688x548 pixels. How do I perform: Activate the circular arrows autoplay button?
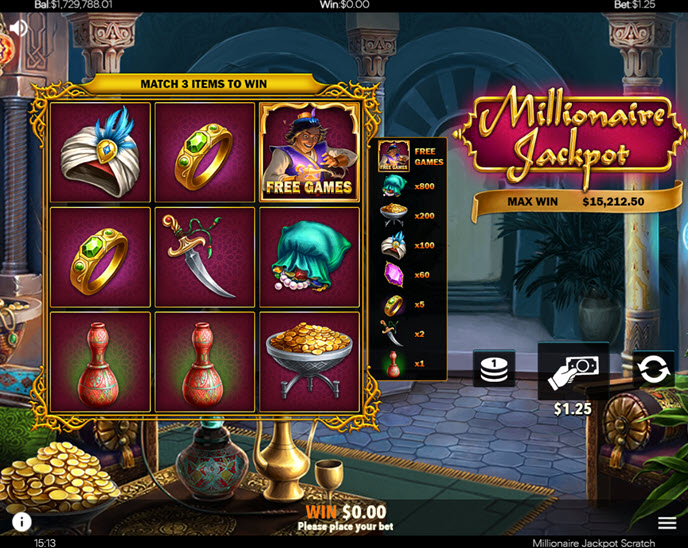tap(653, 369)
